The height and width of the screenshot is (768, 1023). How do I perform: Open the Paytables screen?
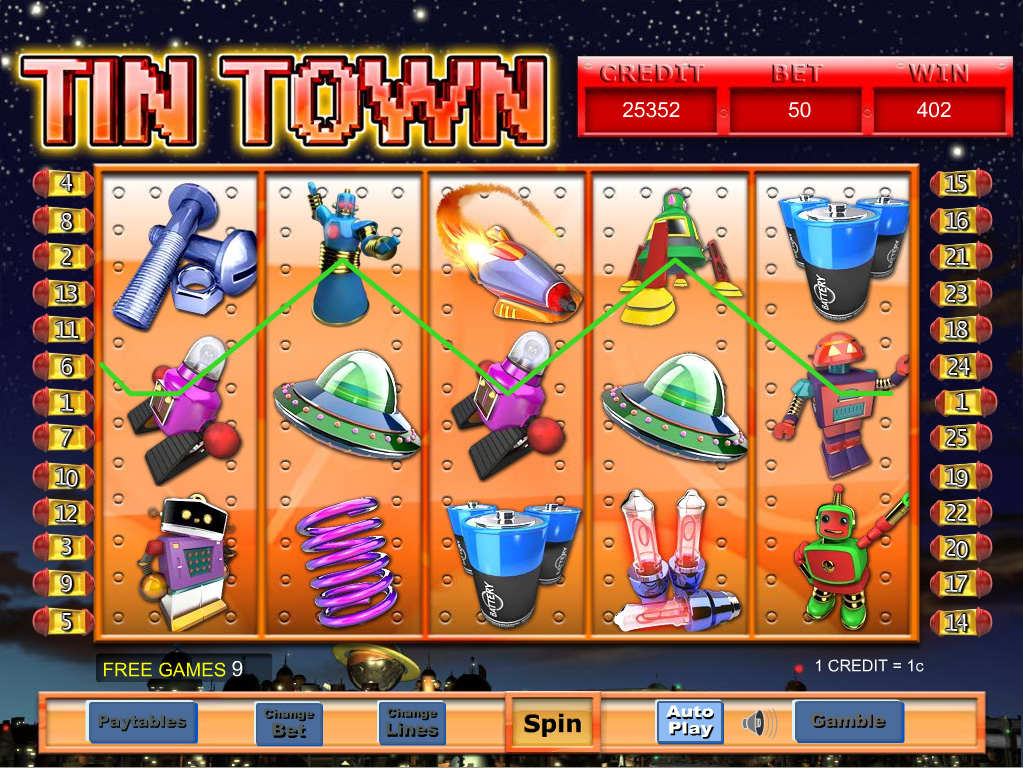pos(142,721)
